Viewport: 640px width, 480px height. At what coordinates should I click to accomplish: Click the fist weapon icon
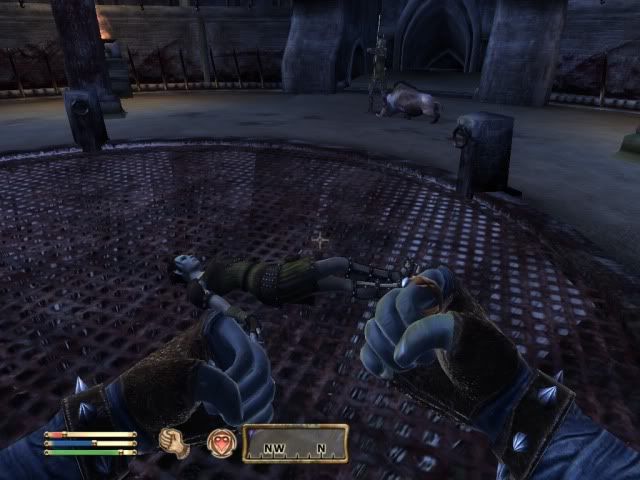point(175,441)
